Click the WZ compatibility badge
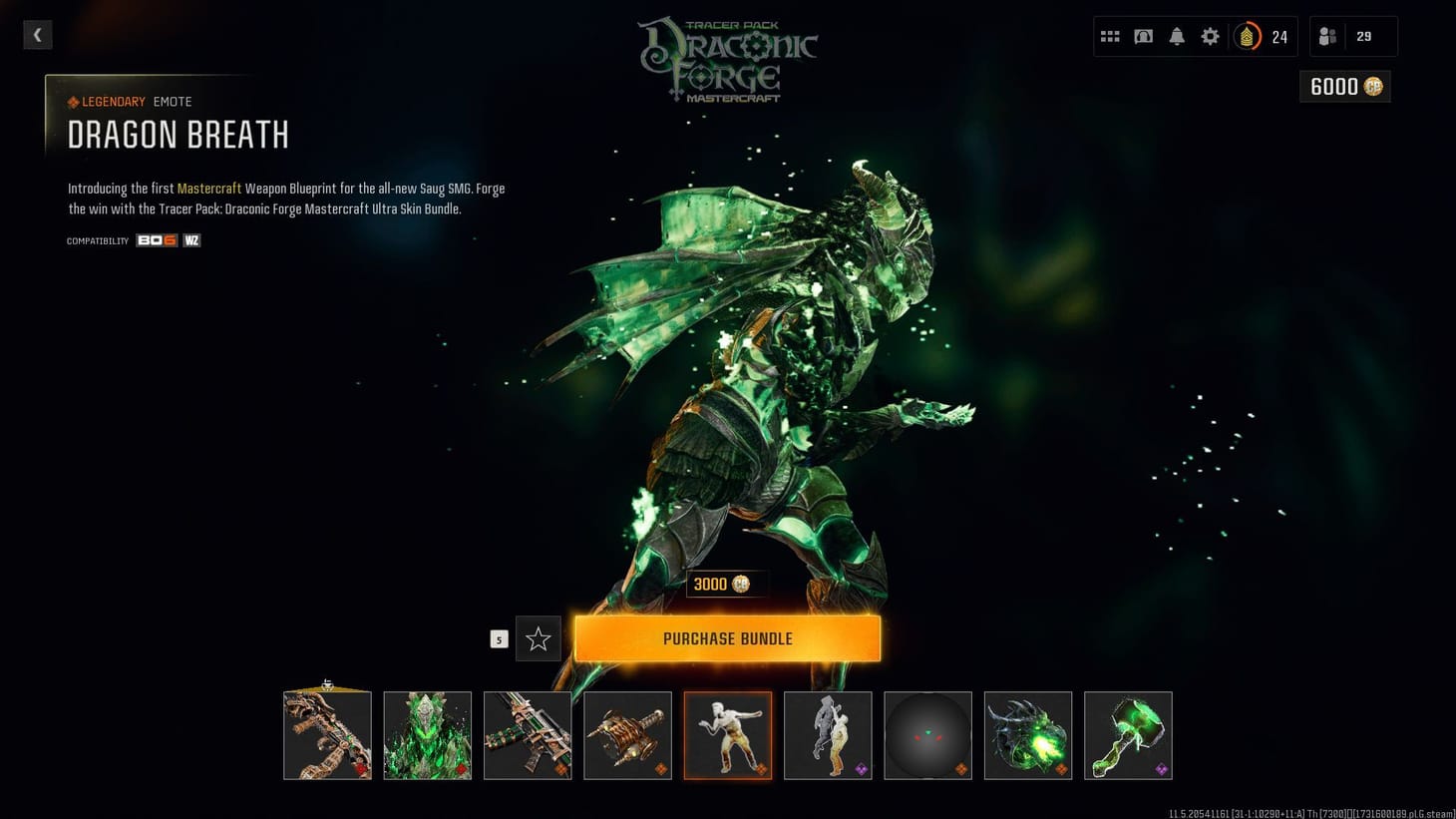The height and width of the screenshot is (819, 1456). (x=190, y=239)
